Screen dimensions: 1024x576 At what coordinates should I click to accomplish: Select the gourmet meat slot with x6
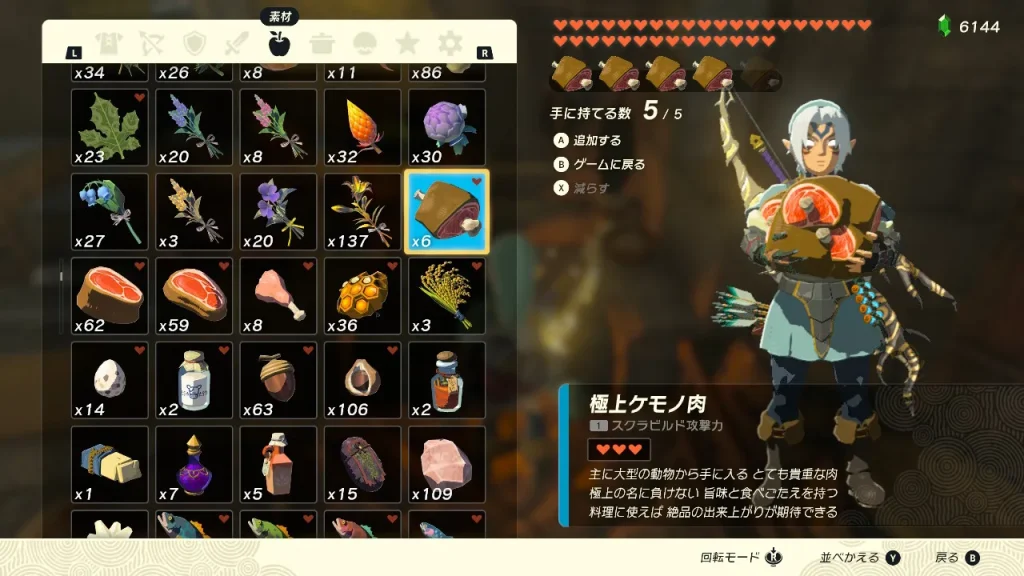coord(446,211)
